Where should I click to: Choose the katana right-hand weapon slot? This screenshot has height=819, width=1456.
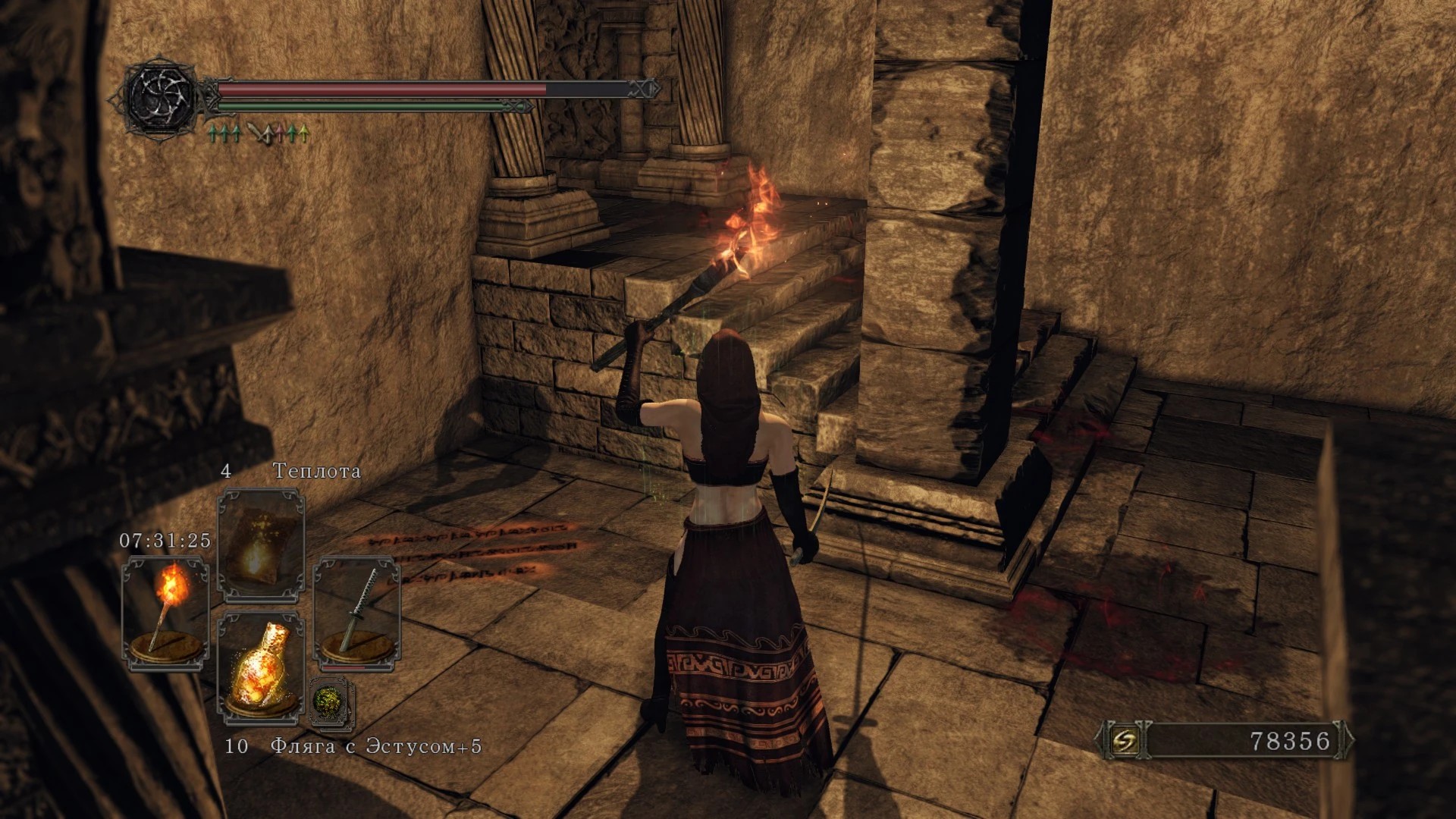357,611
